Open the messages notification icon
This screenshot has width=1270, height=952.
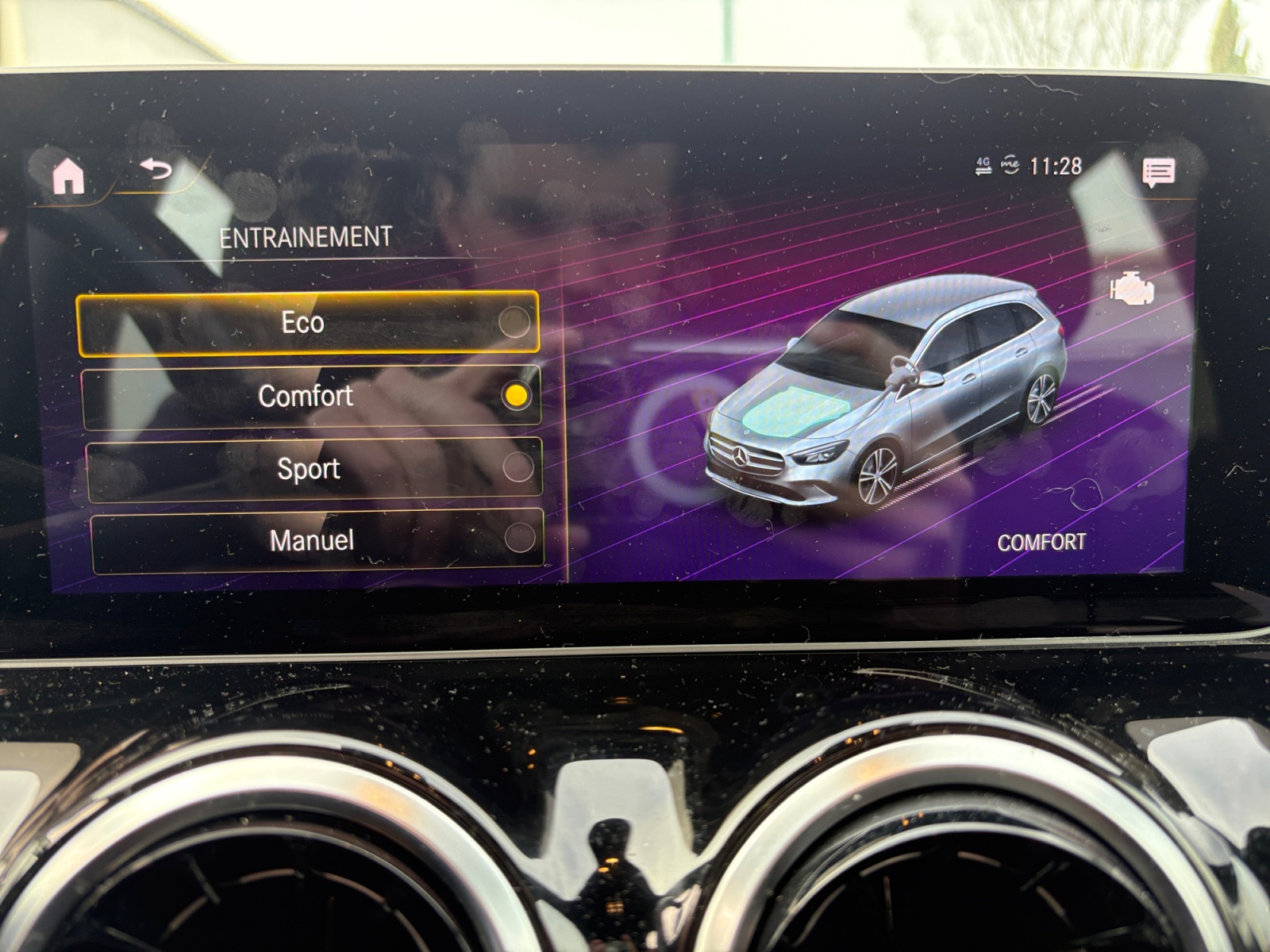[x=1158, y=171]
